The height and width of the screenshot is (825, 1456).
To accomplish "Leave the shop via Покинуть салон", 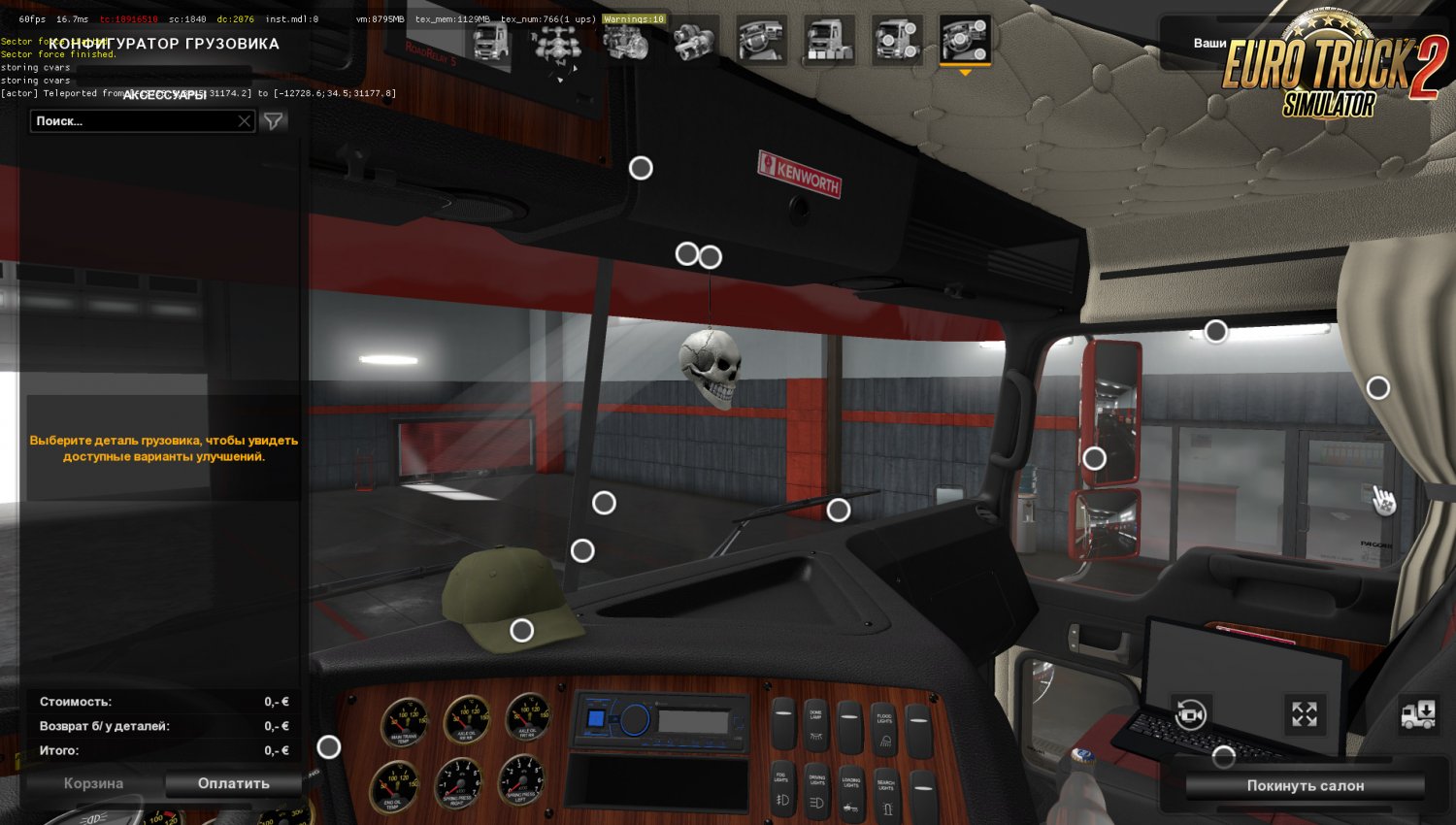I will [1305, 785].
